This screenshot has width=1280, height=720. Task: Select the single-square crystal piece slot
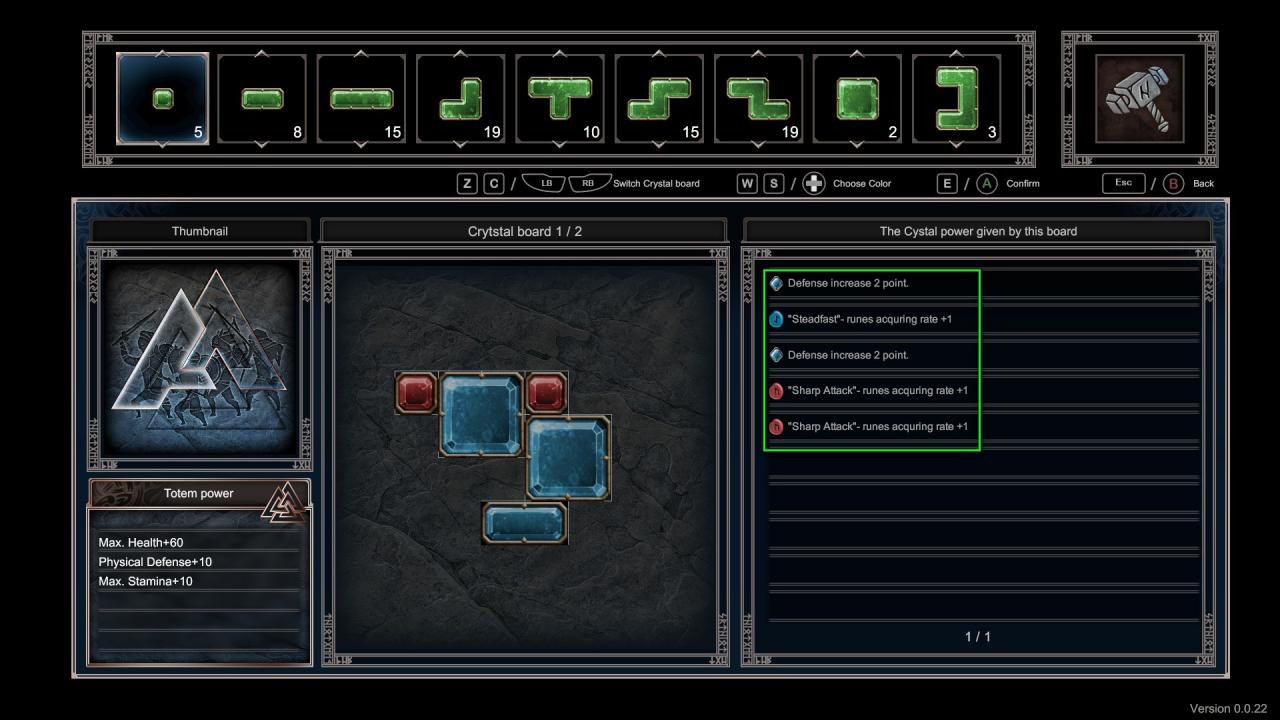point(163,98)
